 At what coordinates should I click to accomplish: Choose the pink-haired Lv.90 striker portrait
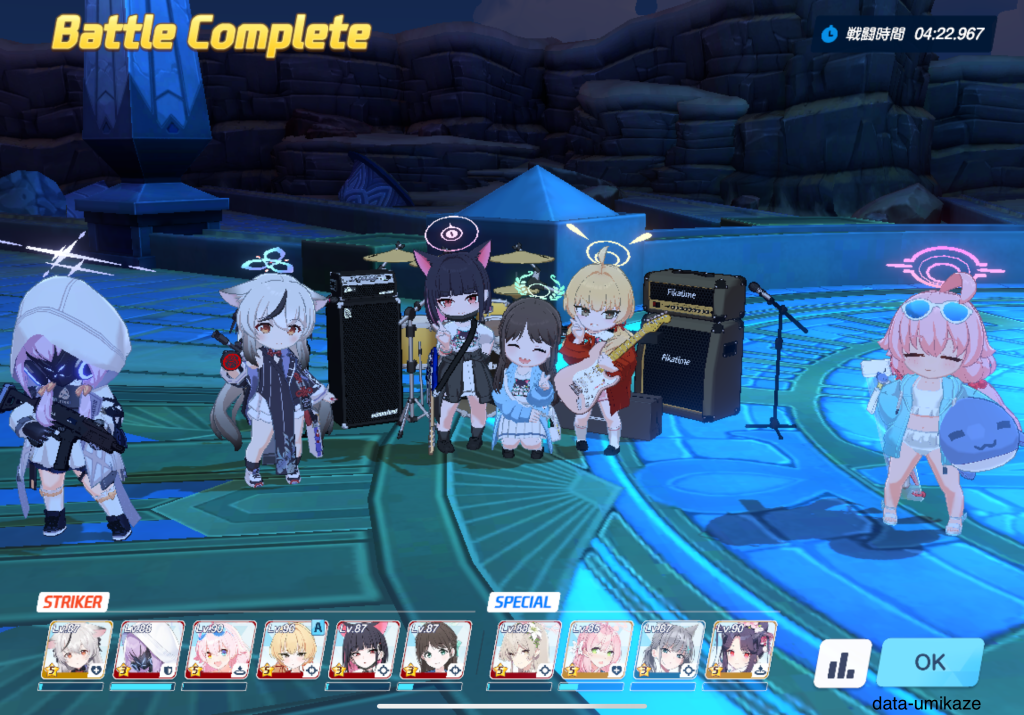(x=220, y=651)
